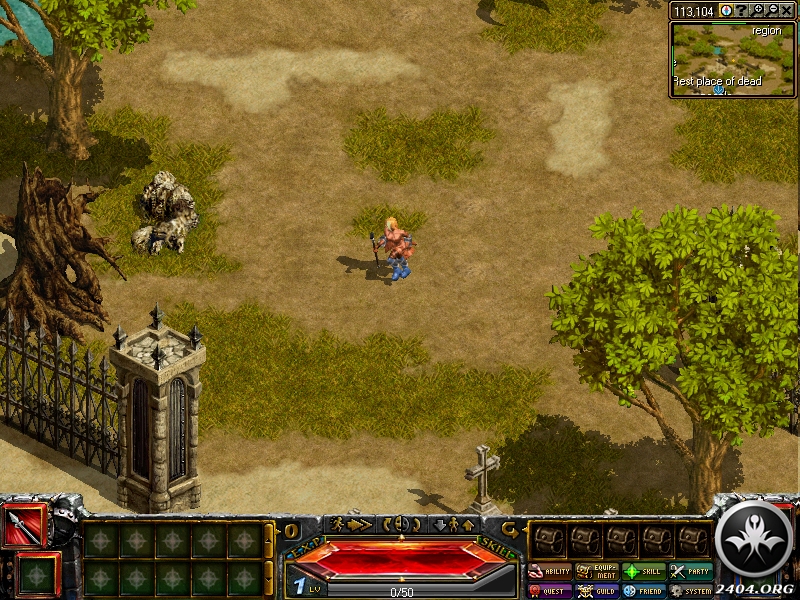
Task: Close the minimap with the X
Action: [786, 10]
